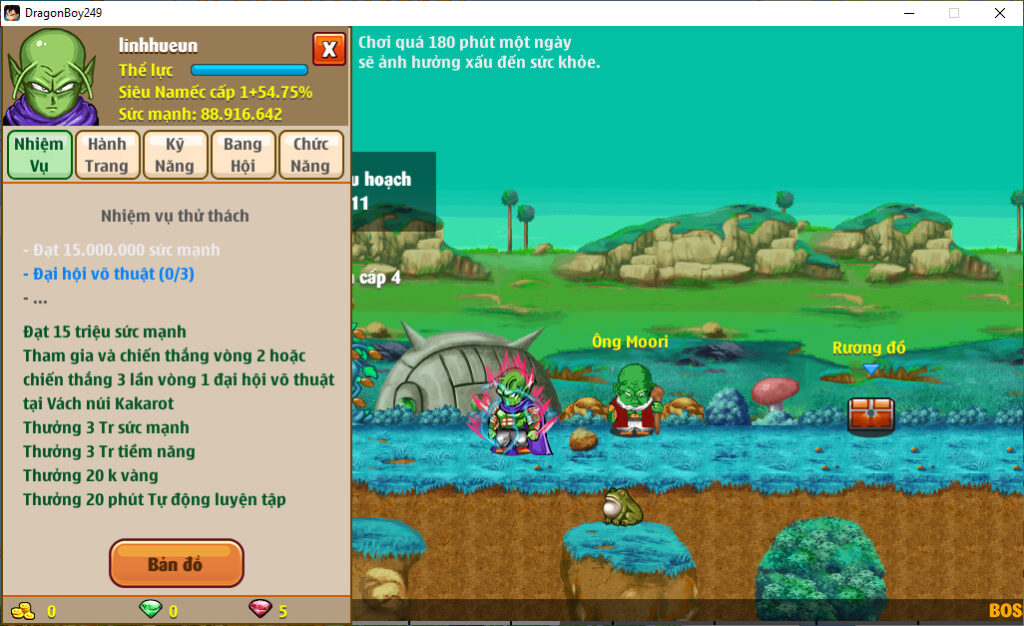Image resolution: width=1024 pixels, height=626 pixels.
Task: Close the character panel with the X button
Action: pyautogui.click(x=329, y=49)
